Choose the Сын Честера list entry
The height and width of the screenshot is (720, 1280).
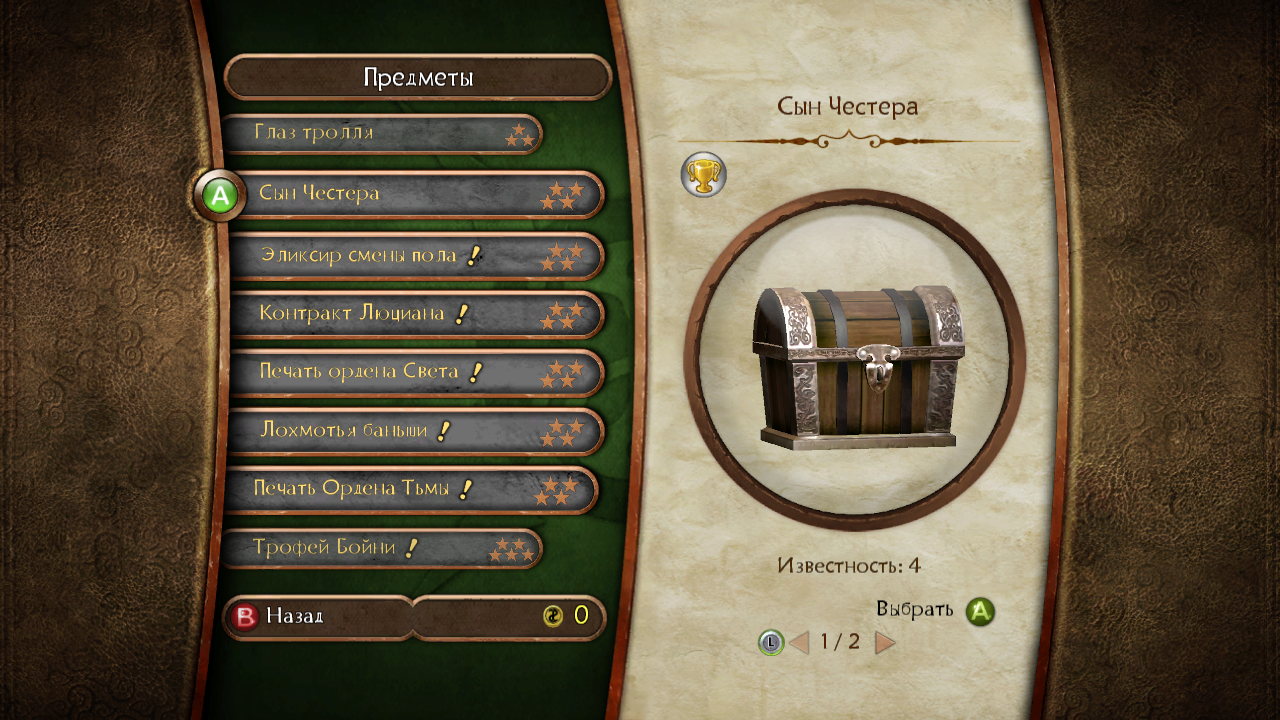(x=415, y=194)
